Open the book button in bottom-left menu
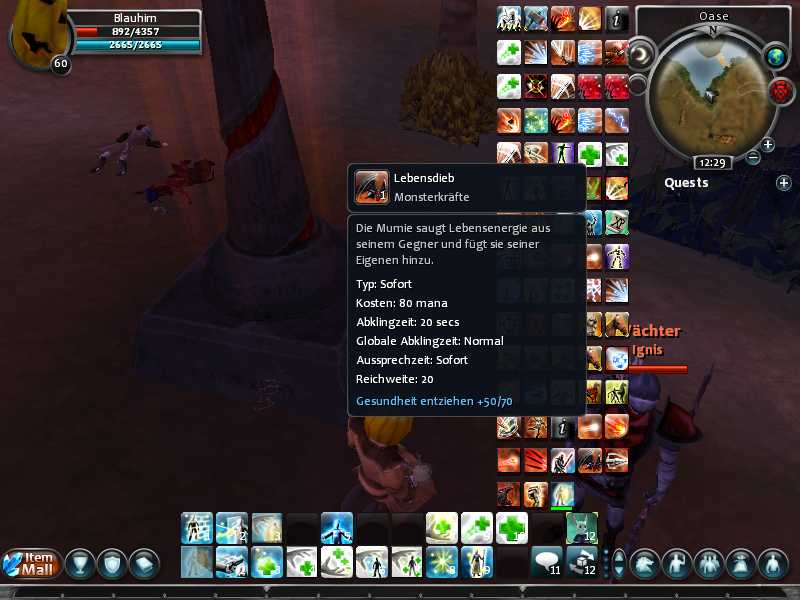Screen dimensions: 800x600 point(144,564)
